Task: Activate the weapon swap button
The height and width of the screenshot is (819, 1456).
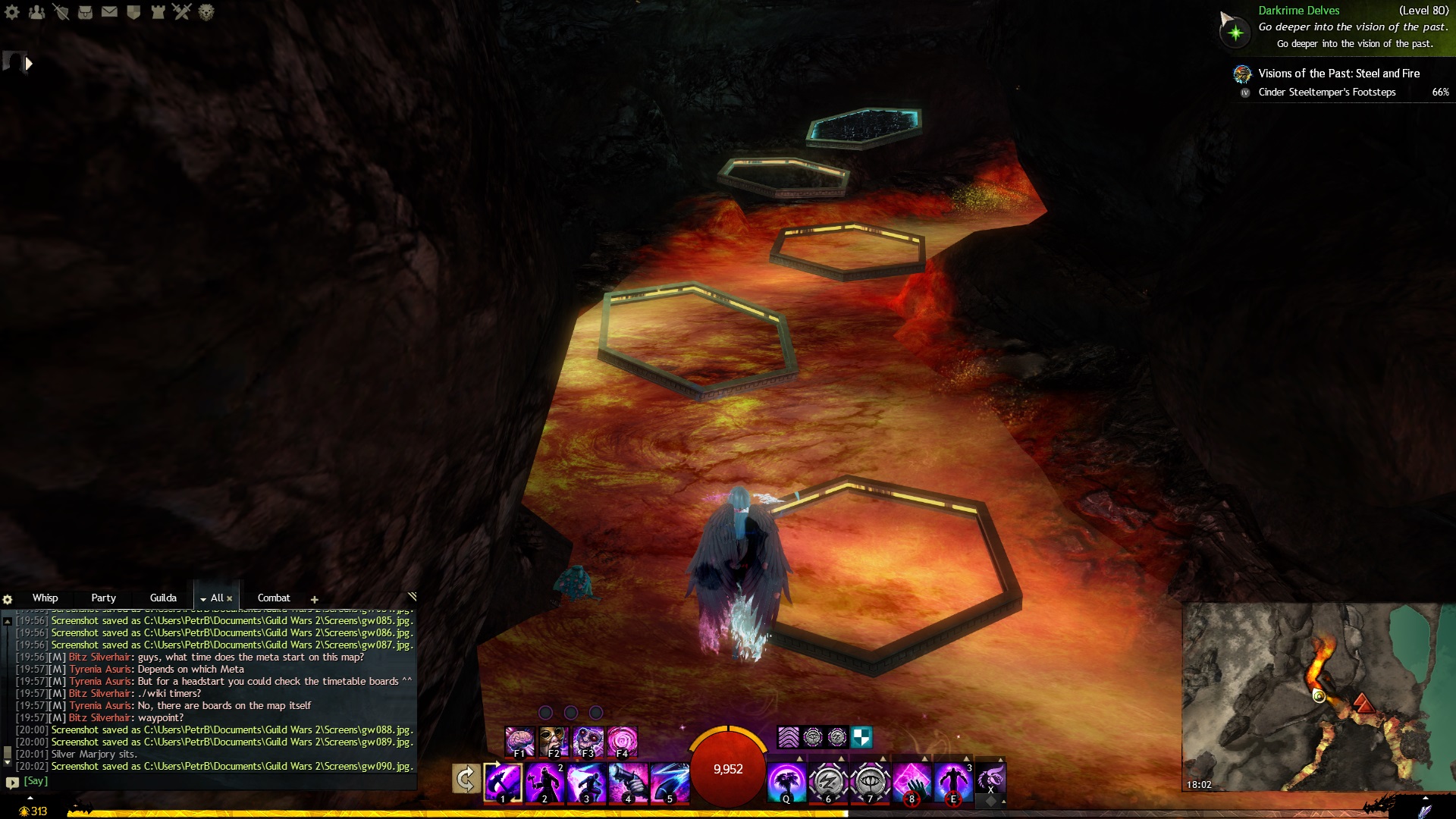Action: (x=466, y=779)
